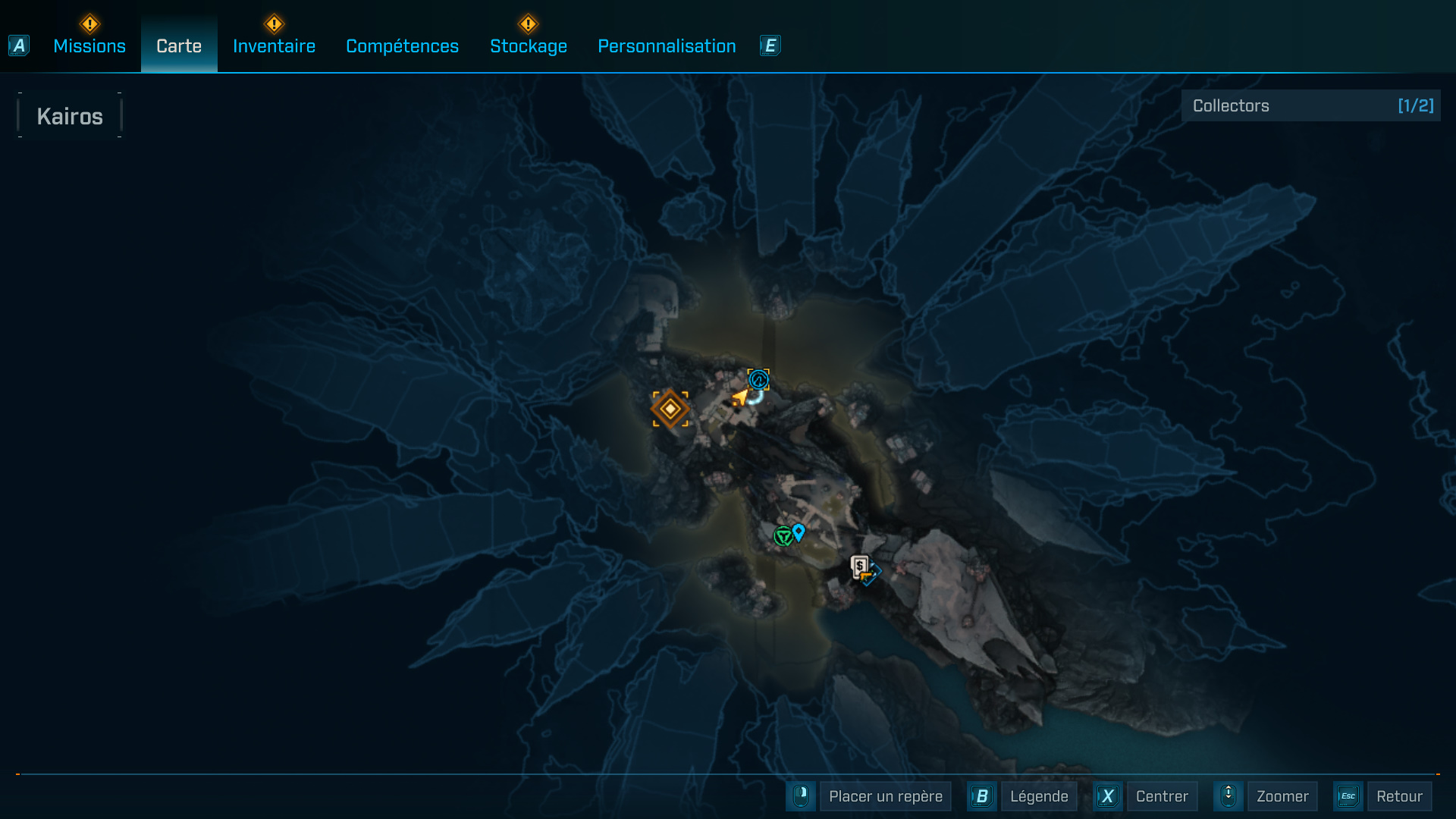Image resolution: width=1456 pixels, height=819 pixels.
Task: Open the Légende panel
Action: tap(1039, 796)
